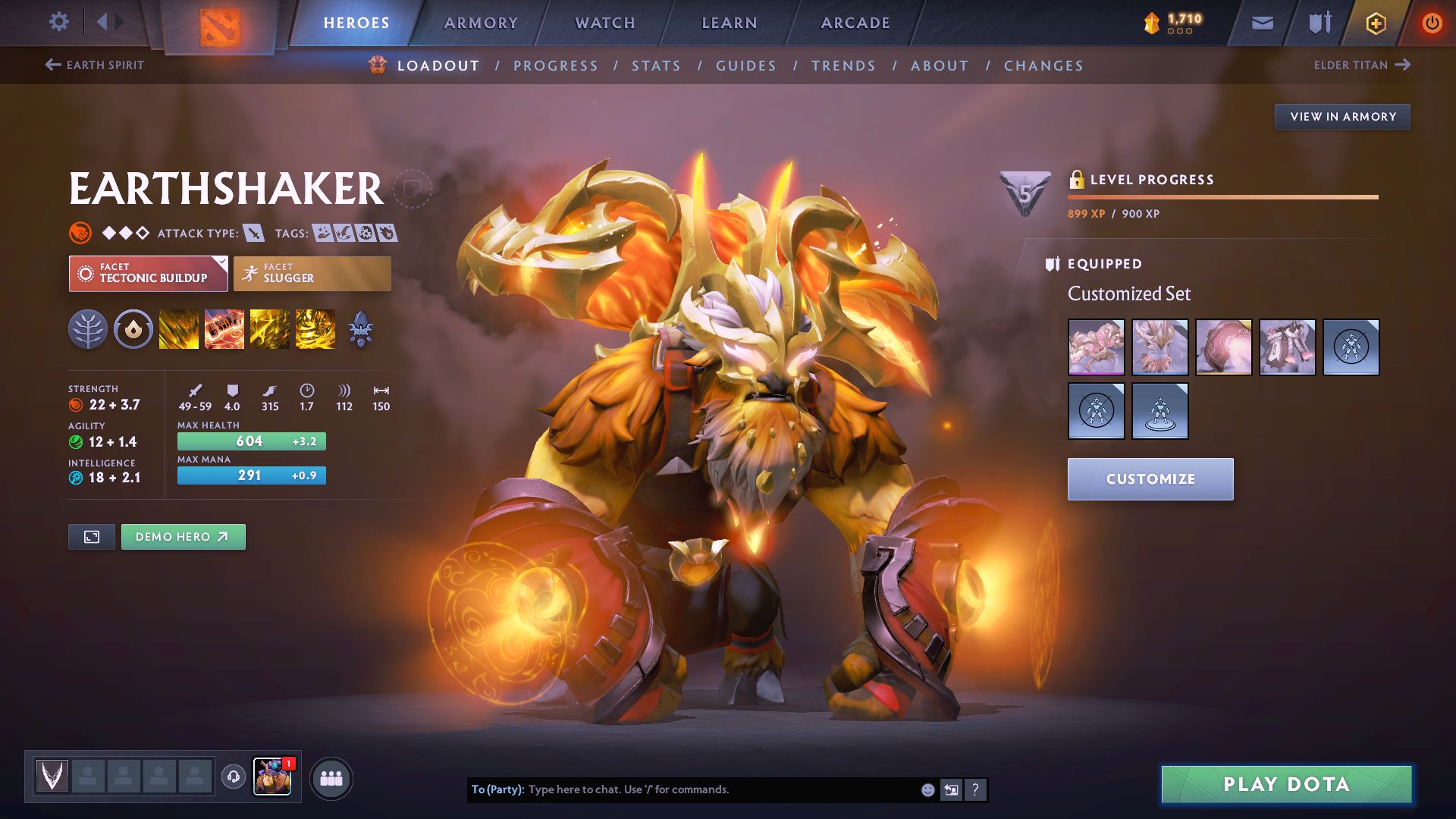
Task: Click the XP level progress bar
Action: point(1222,197)
